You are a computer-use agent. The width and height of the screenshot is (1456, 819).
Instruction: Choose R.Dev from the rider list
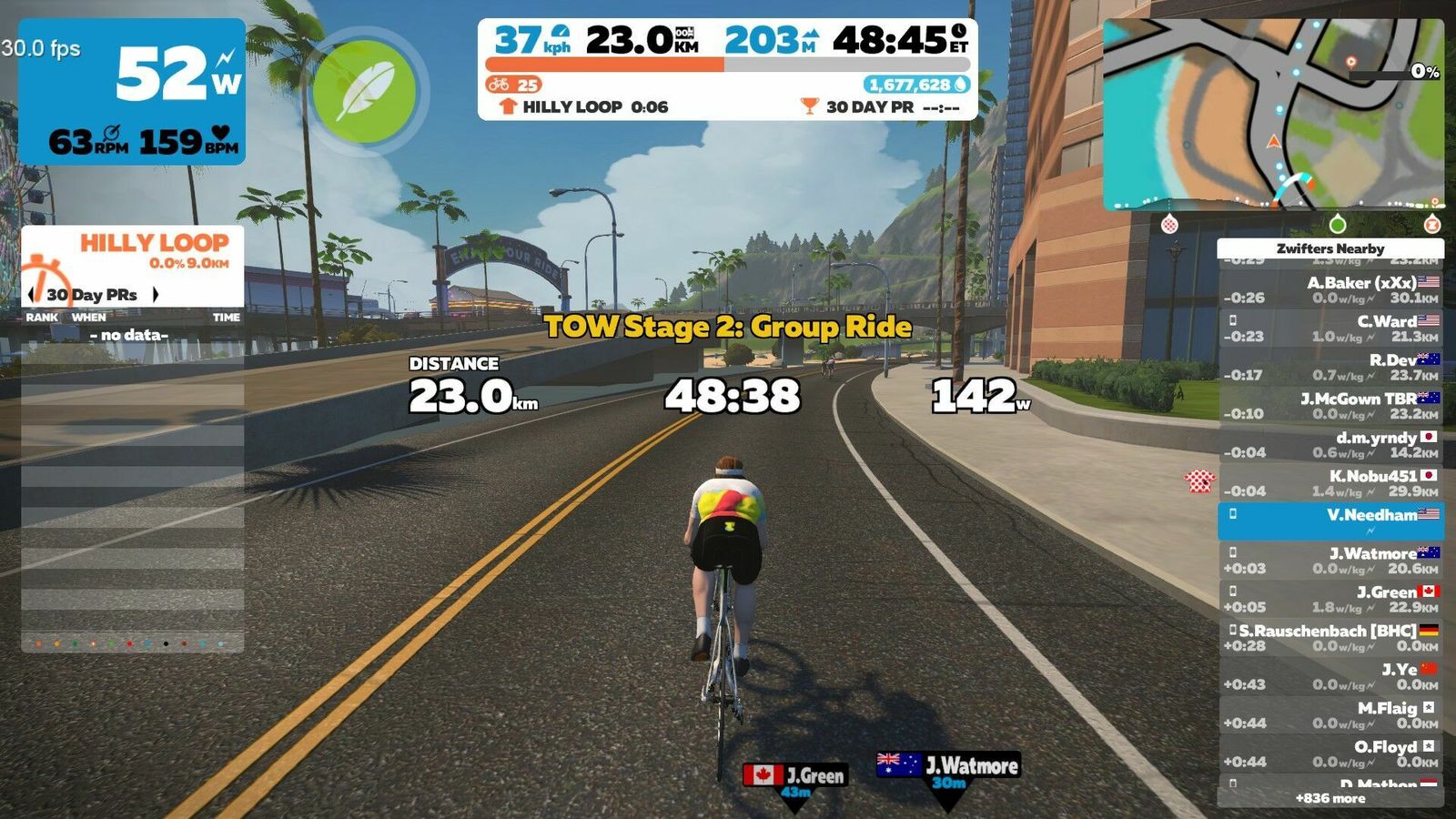tap(1330, 367)
